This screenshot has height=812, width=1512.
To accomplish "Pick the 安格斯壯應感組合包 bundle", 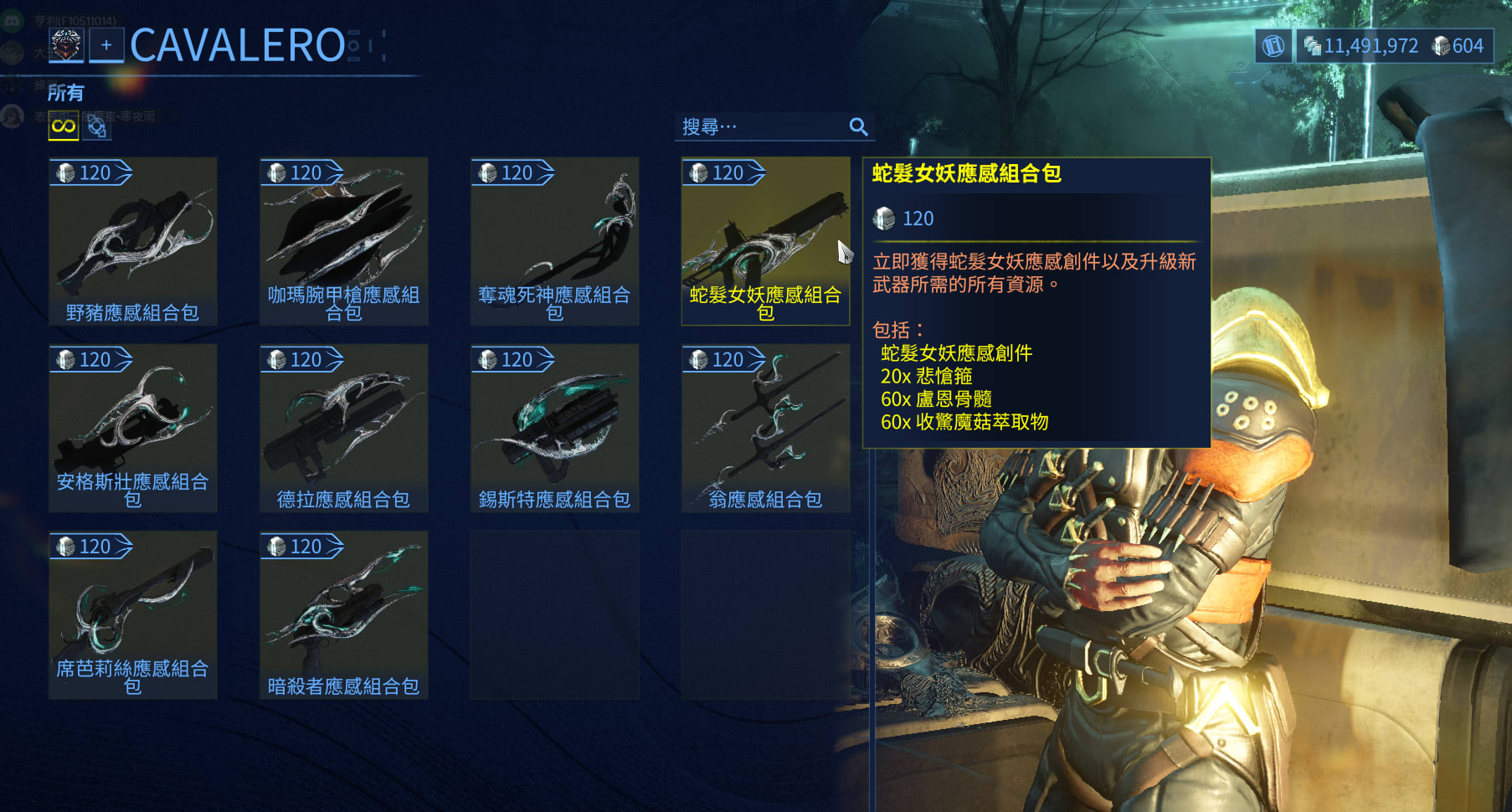I will coord(133,428).
